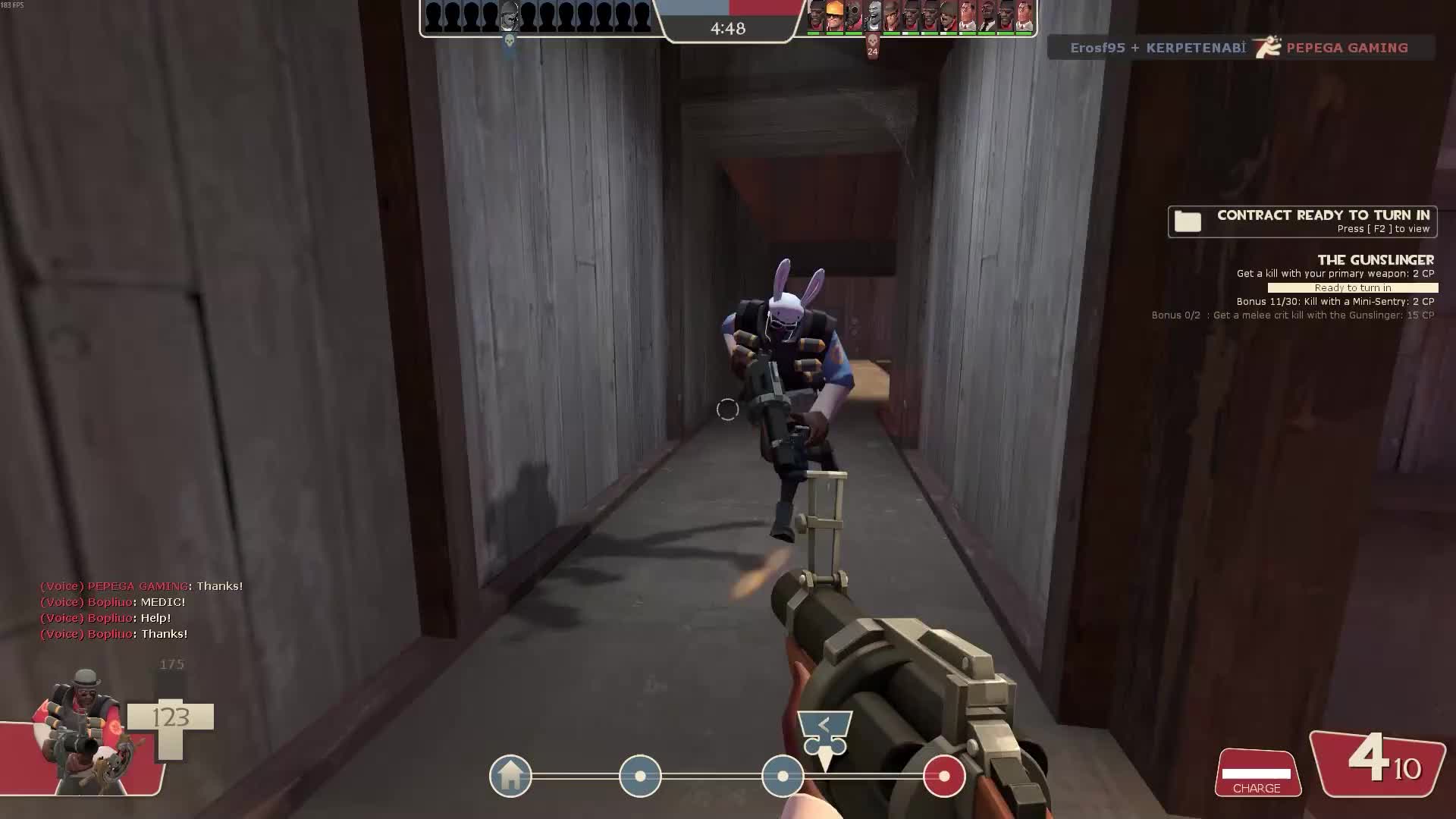Select The Gunslinger contract tracker

1375,260
